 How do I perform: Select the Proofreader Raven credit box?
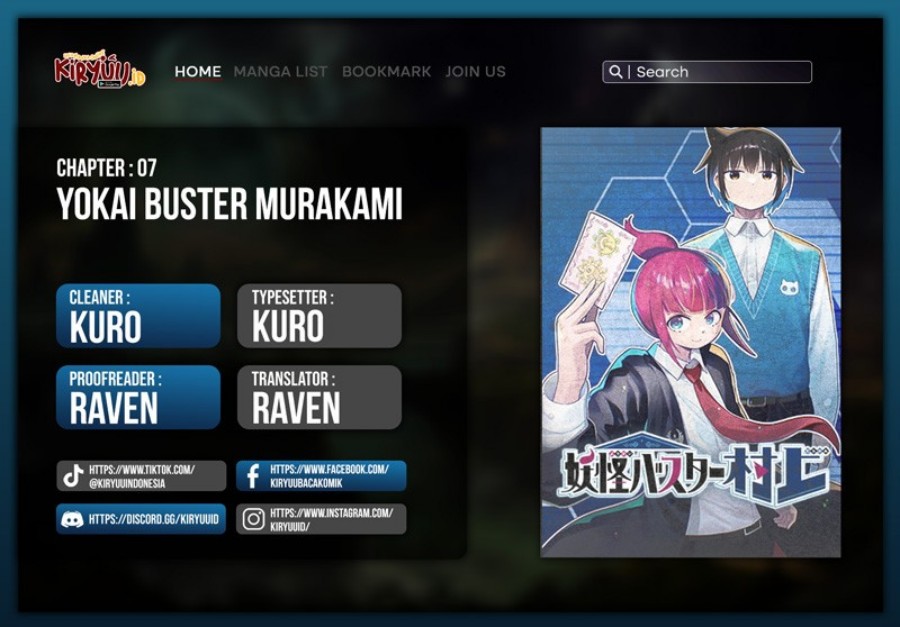138,397
